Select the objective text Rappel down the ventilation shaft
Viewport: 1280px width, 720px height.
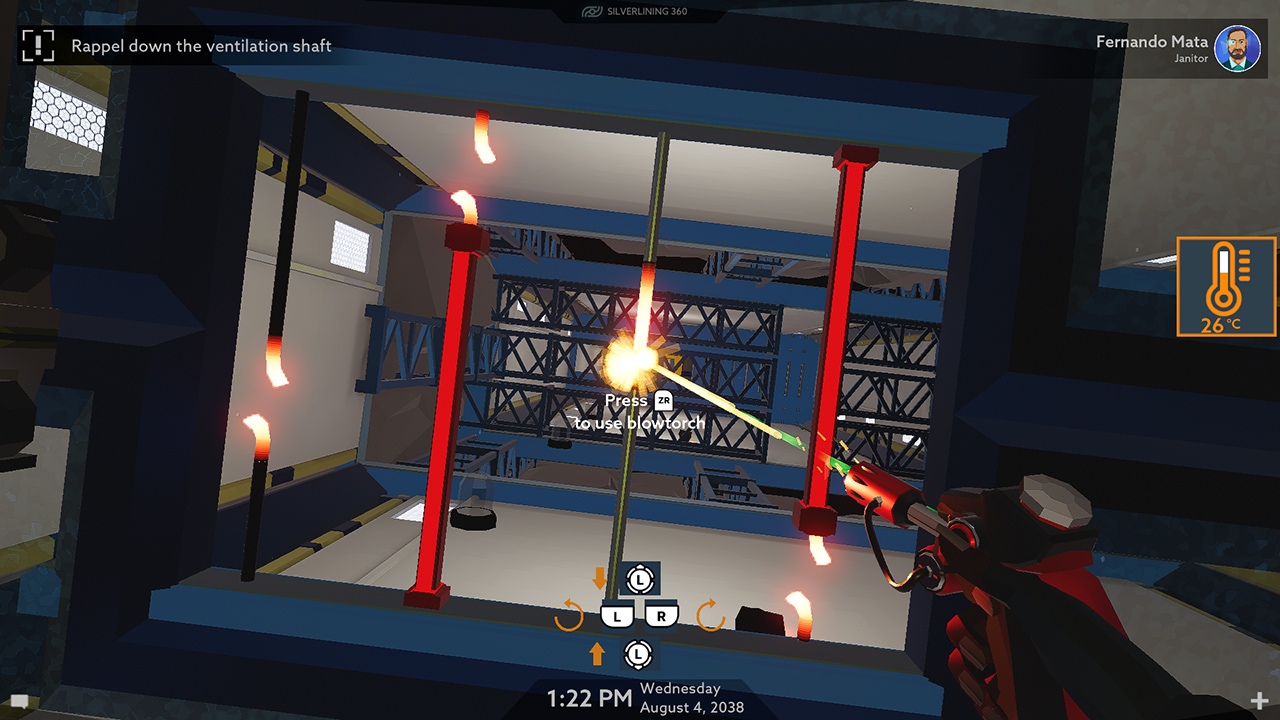(x=200, y=46)
